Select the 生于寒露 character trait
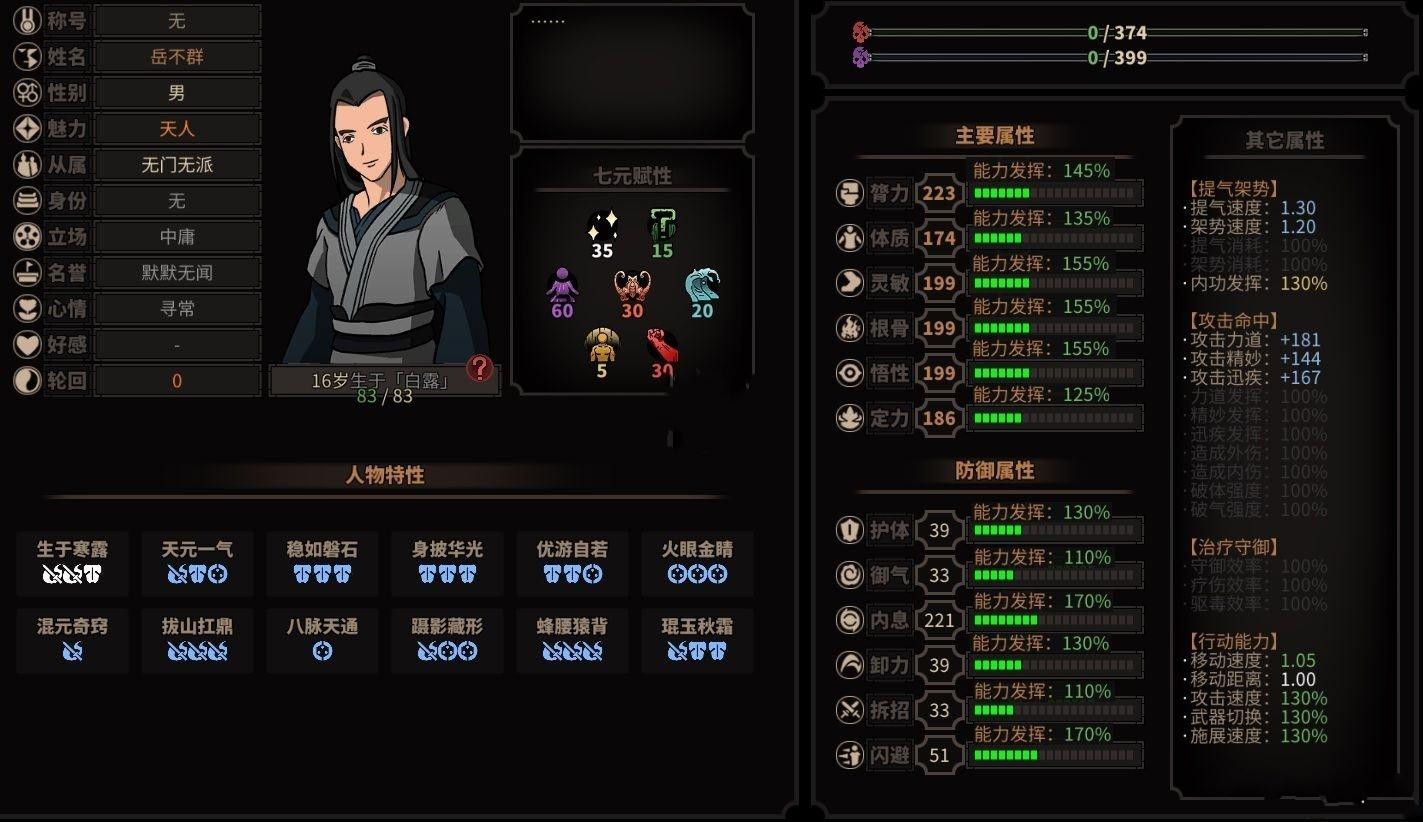The width and height of the screenshot is (1423, 822). (x=72, y=562)
